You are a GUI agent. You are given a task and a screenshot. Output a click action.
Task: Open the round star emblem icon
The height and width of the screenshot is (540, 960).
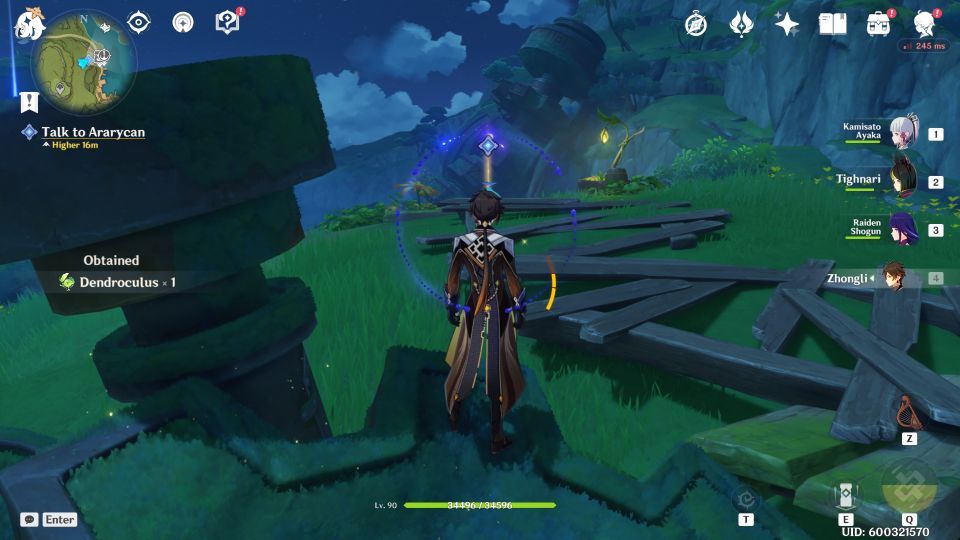click(183, 22)
